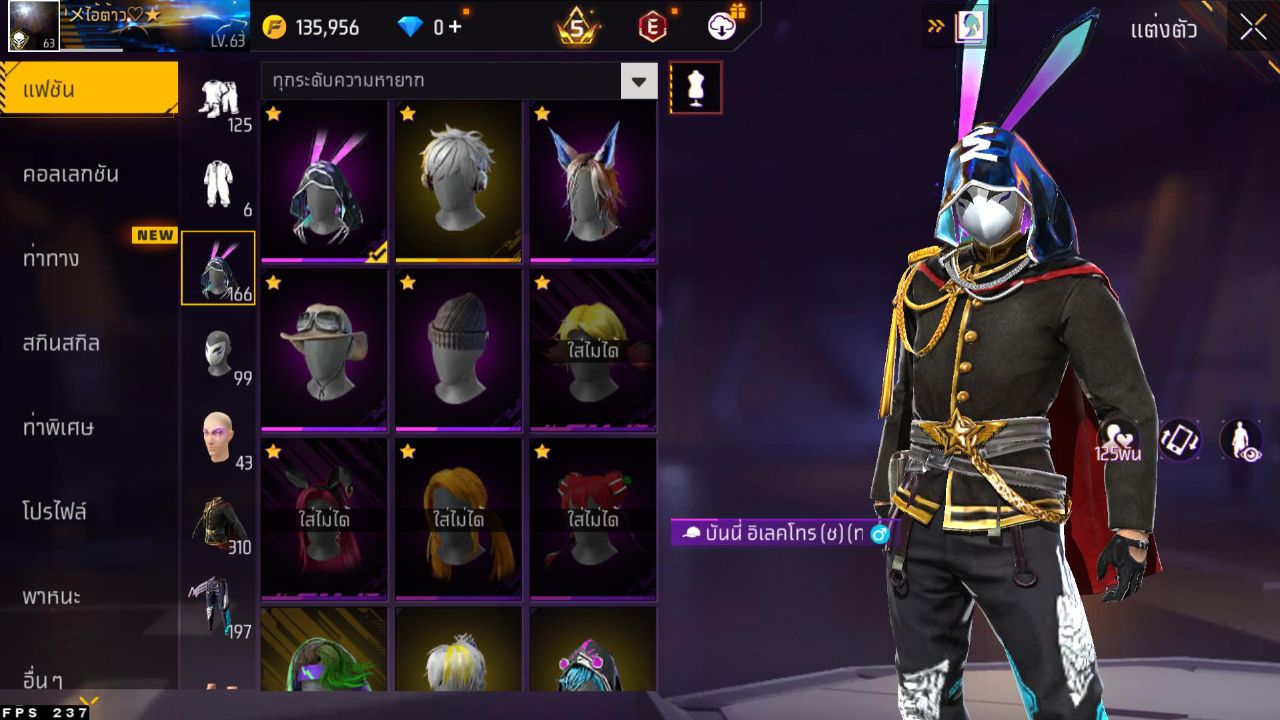Expand the rarity filter dropdown
The width and height of the screenshot is (1280, 720).
click(638, 81)
